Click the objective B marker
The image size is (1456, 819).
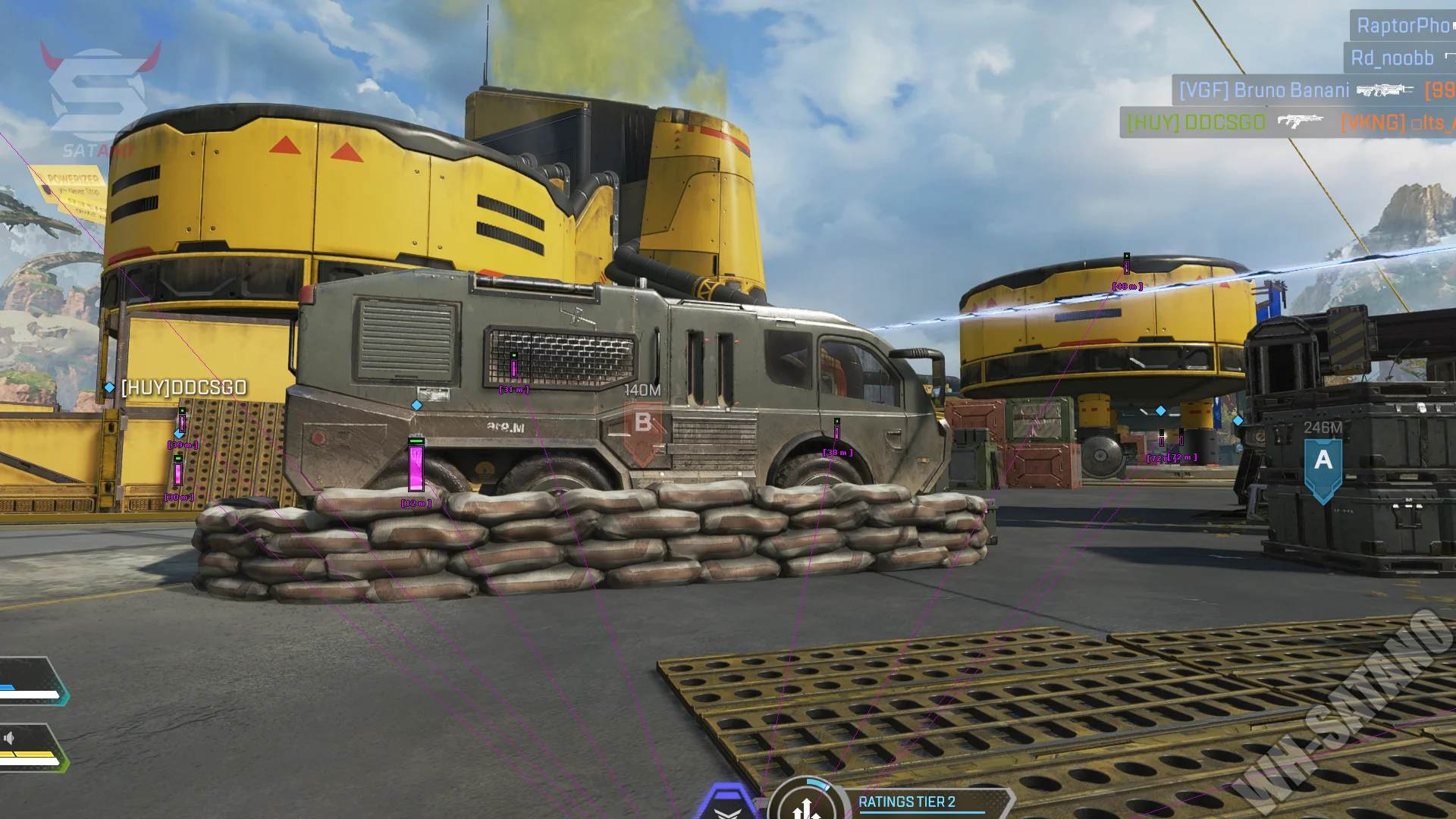(642, 423)
